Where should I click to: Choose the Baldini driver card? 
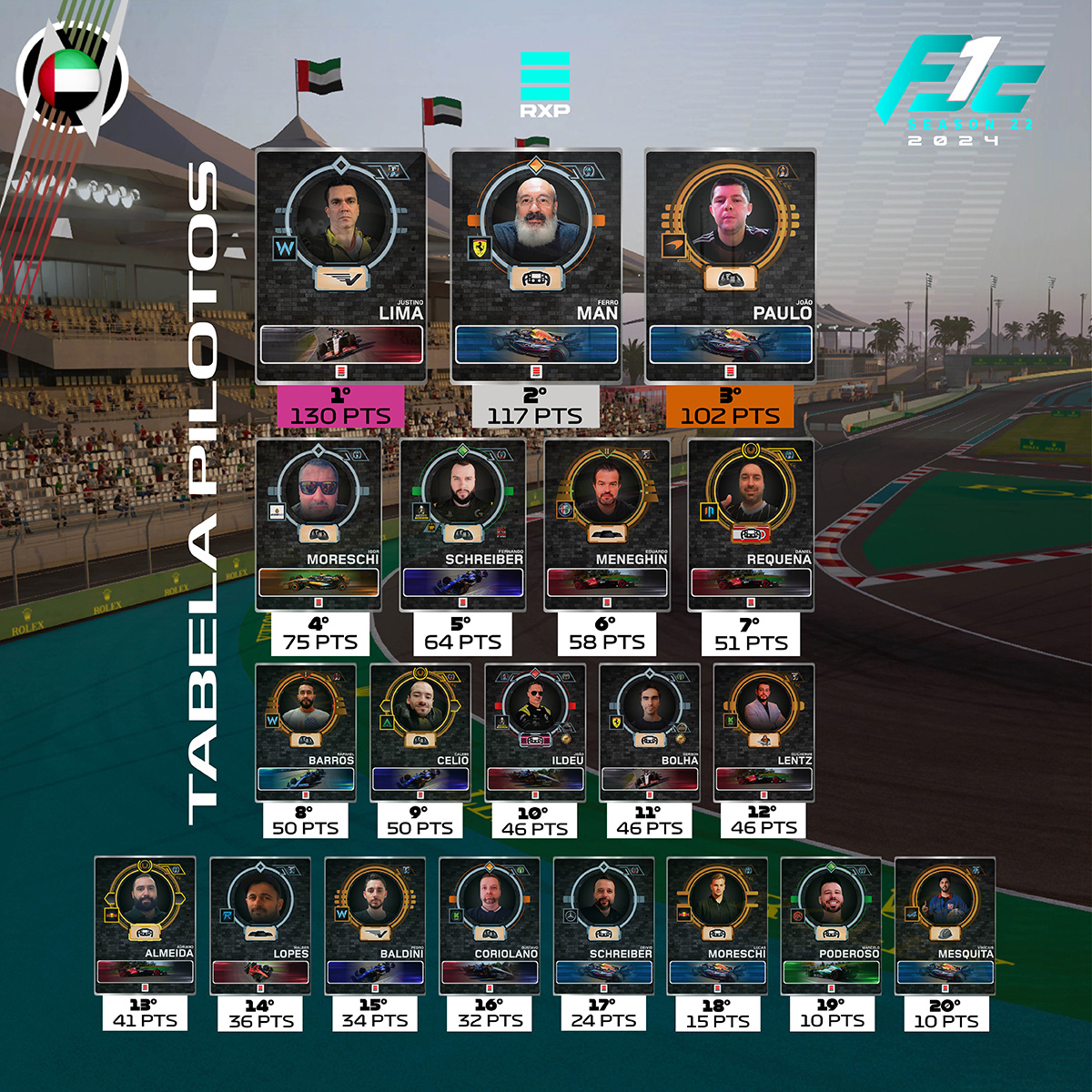pyautogui.click(x=375, y=925)
